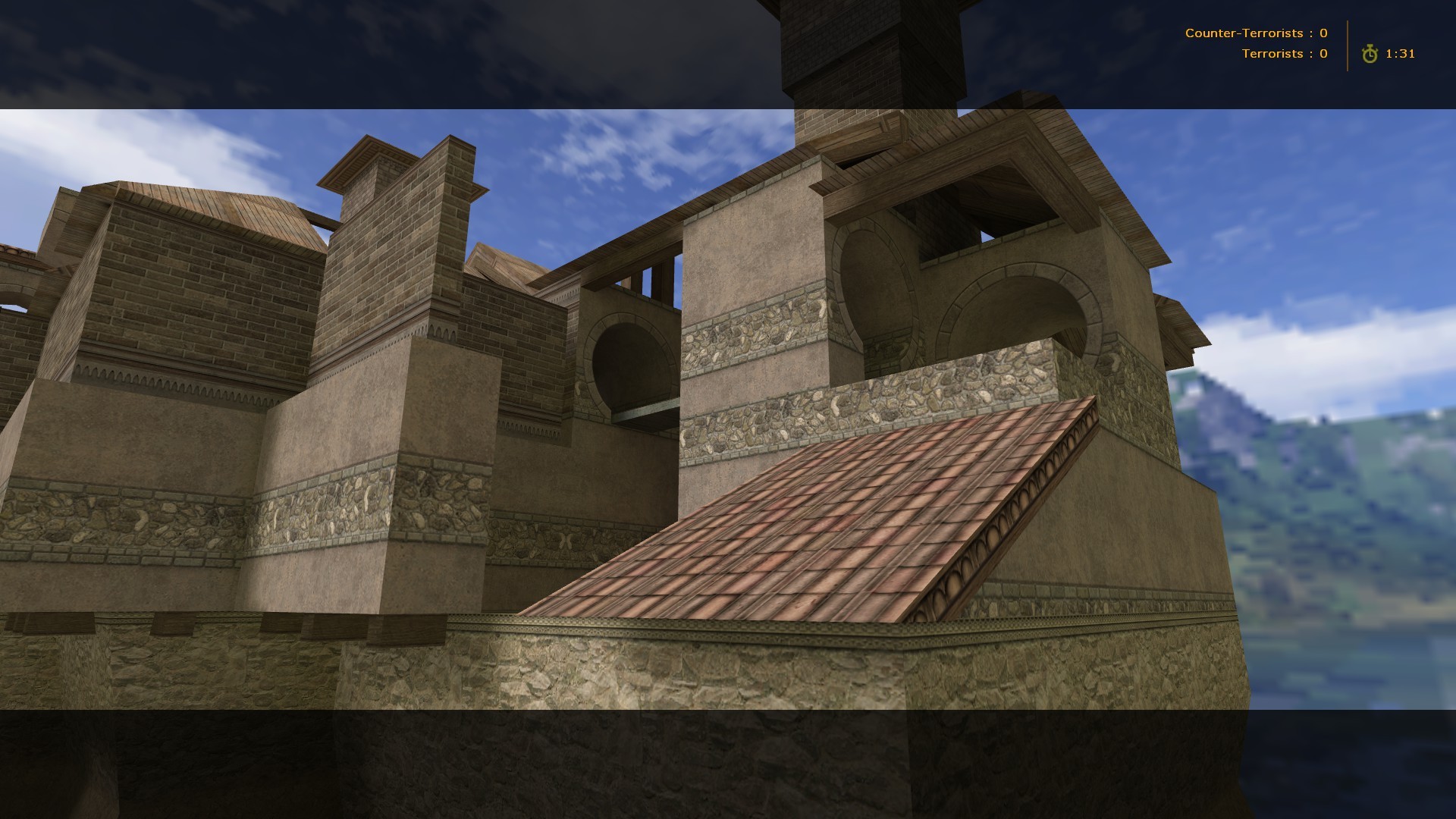Click the vertical divider in the scoreboard HUD
Viewport: 1456px width, 819px height.
point(1347,43)
